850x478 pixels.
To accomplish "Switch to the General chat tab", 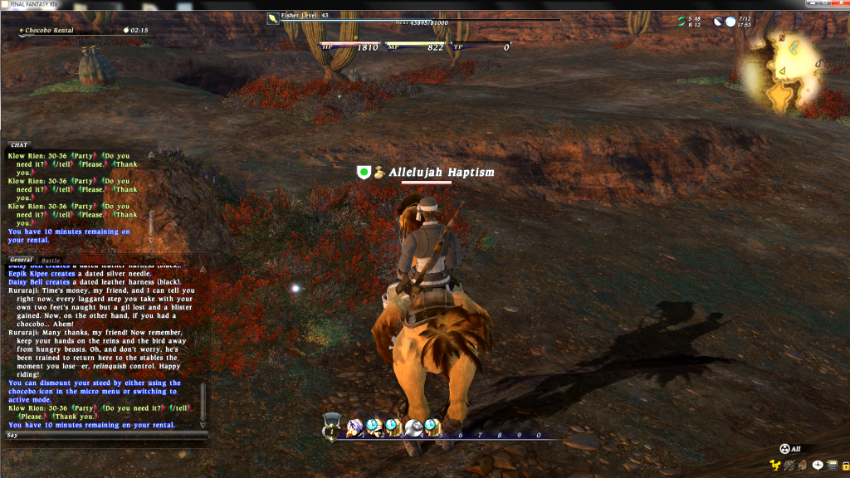I will click(x=21, y=259).
